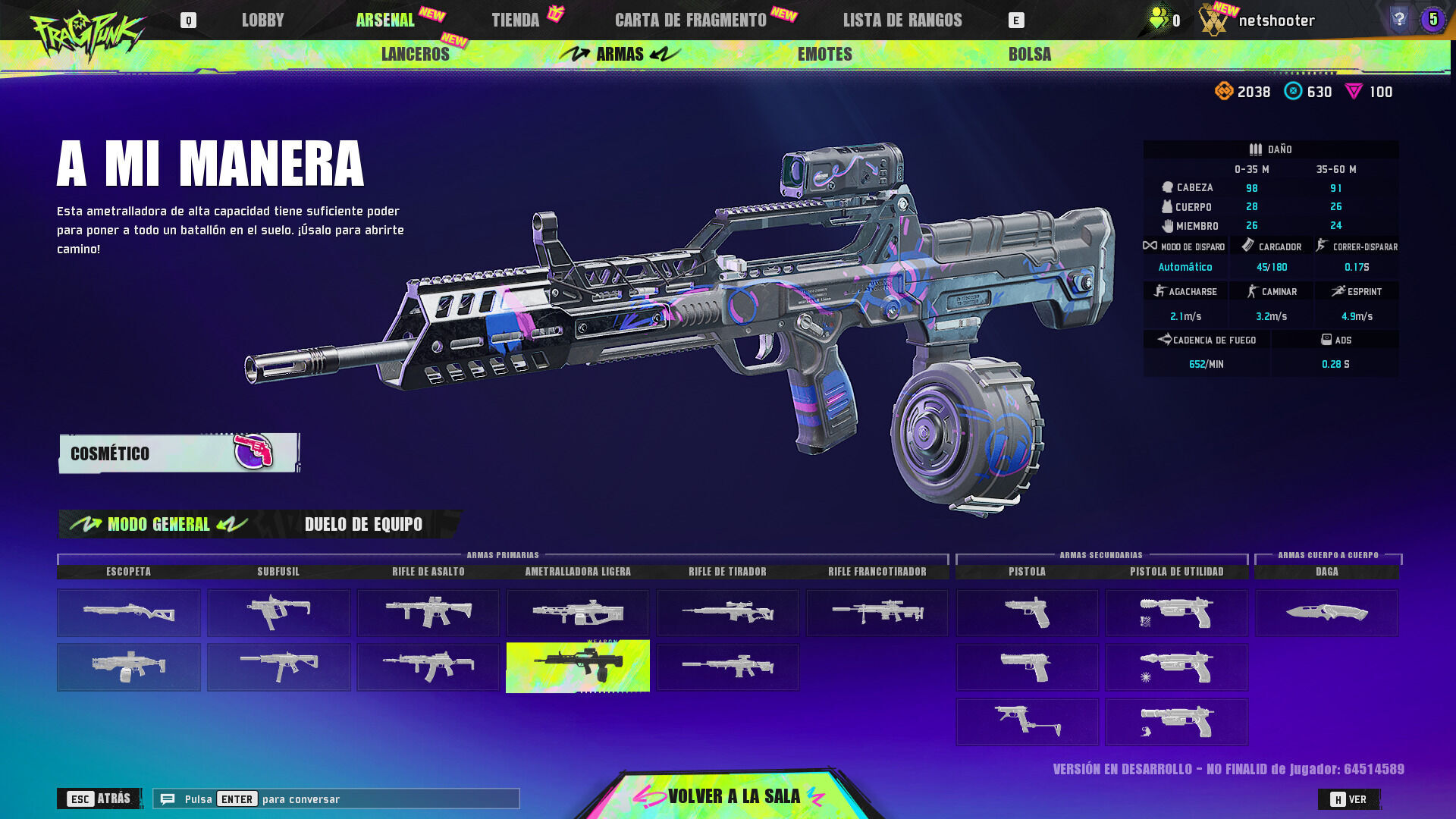Viewport: 1456px width, 819px height.
Task: Select the first Pistola slot
Action: tap(1027, 613)
